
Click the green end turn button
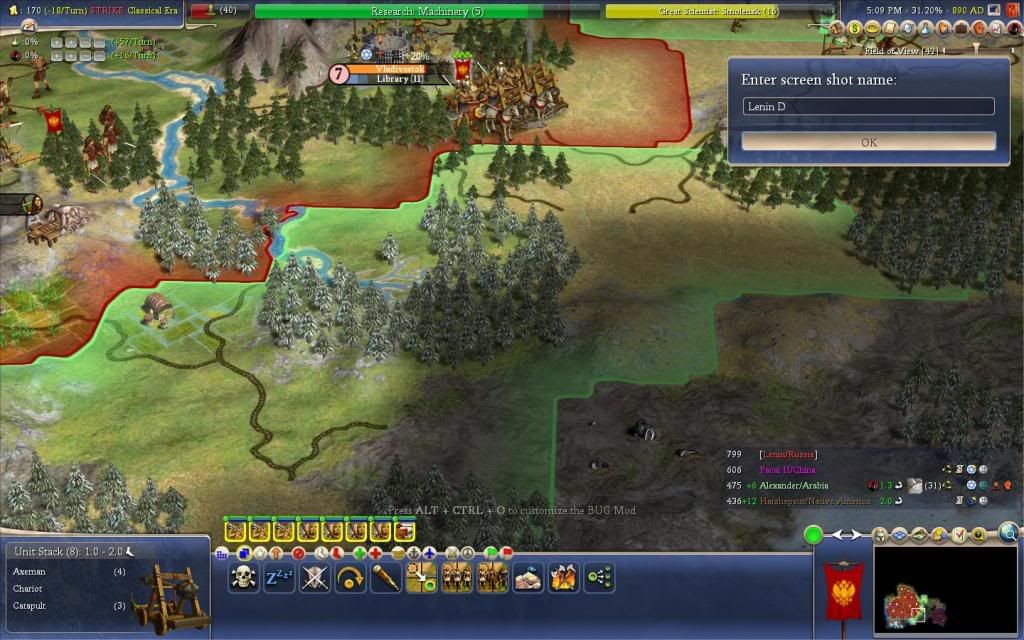pyautogui.click(x=813, y=535)
